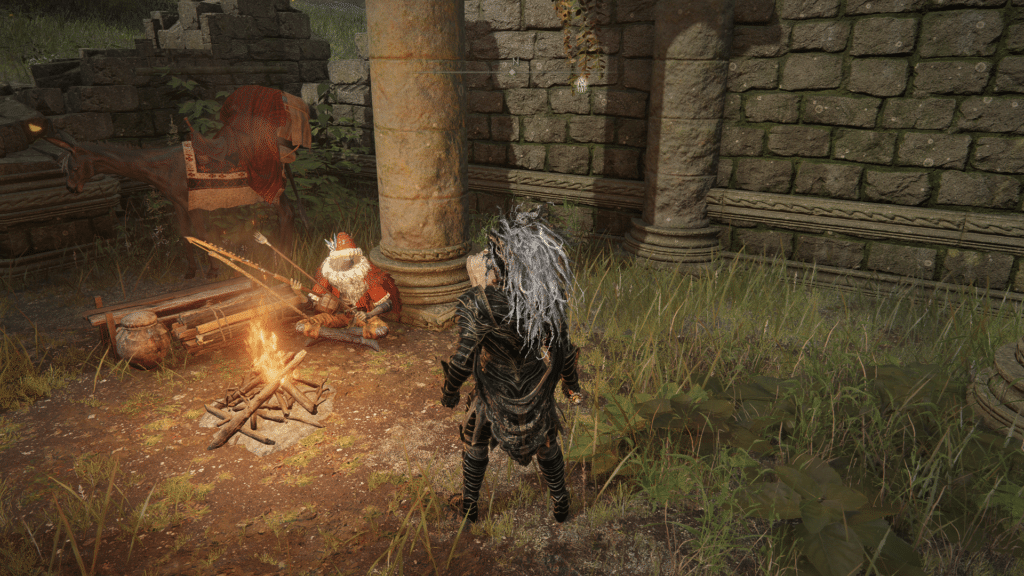Click the N marker on the compass bar

point(516,62)
